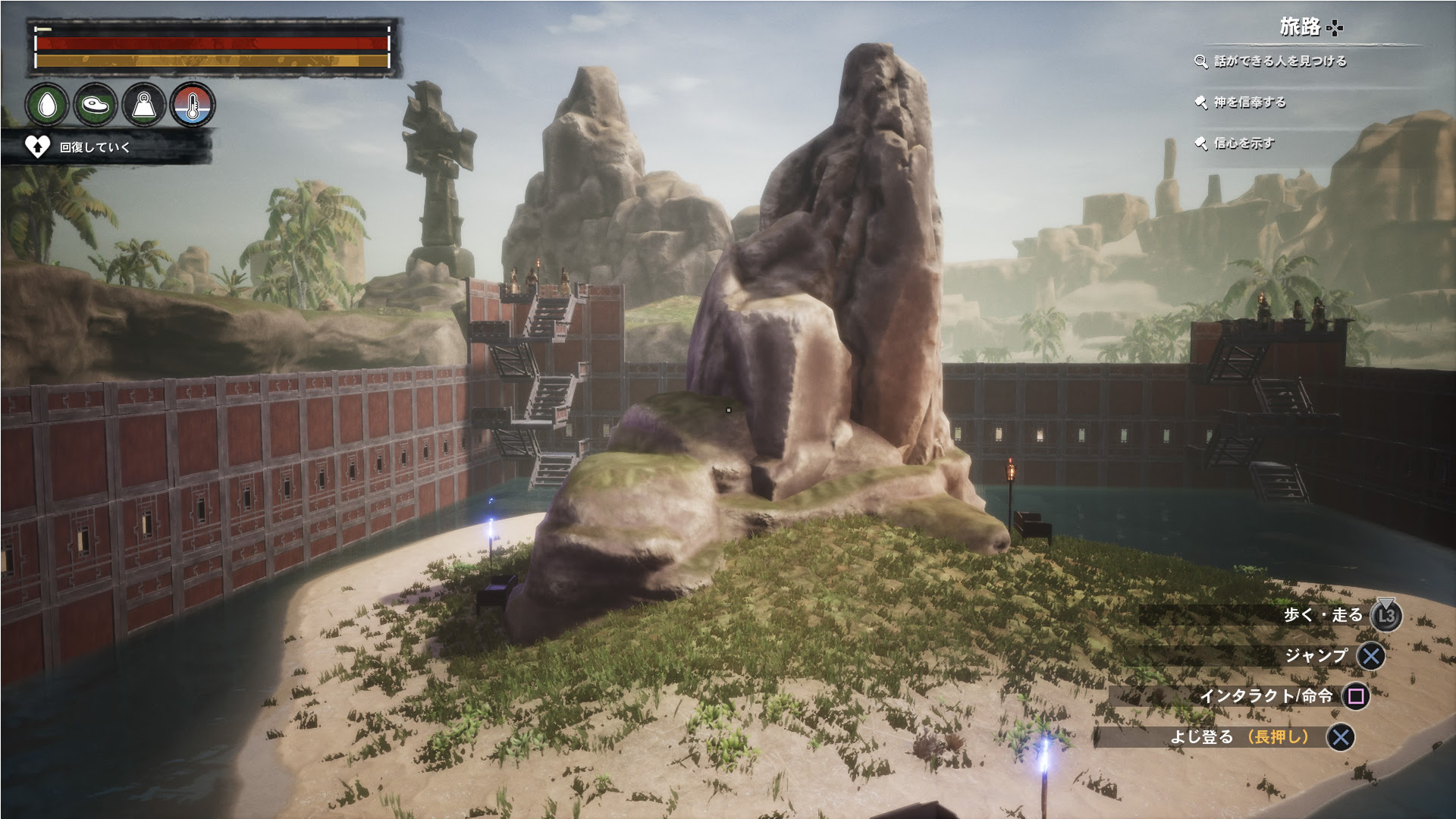This screenshot has width=1456, height=819.
Task: Click the water droplet thirst icon
Action: [47, 105]
